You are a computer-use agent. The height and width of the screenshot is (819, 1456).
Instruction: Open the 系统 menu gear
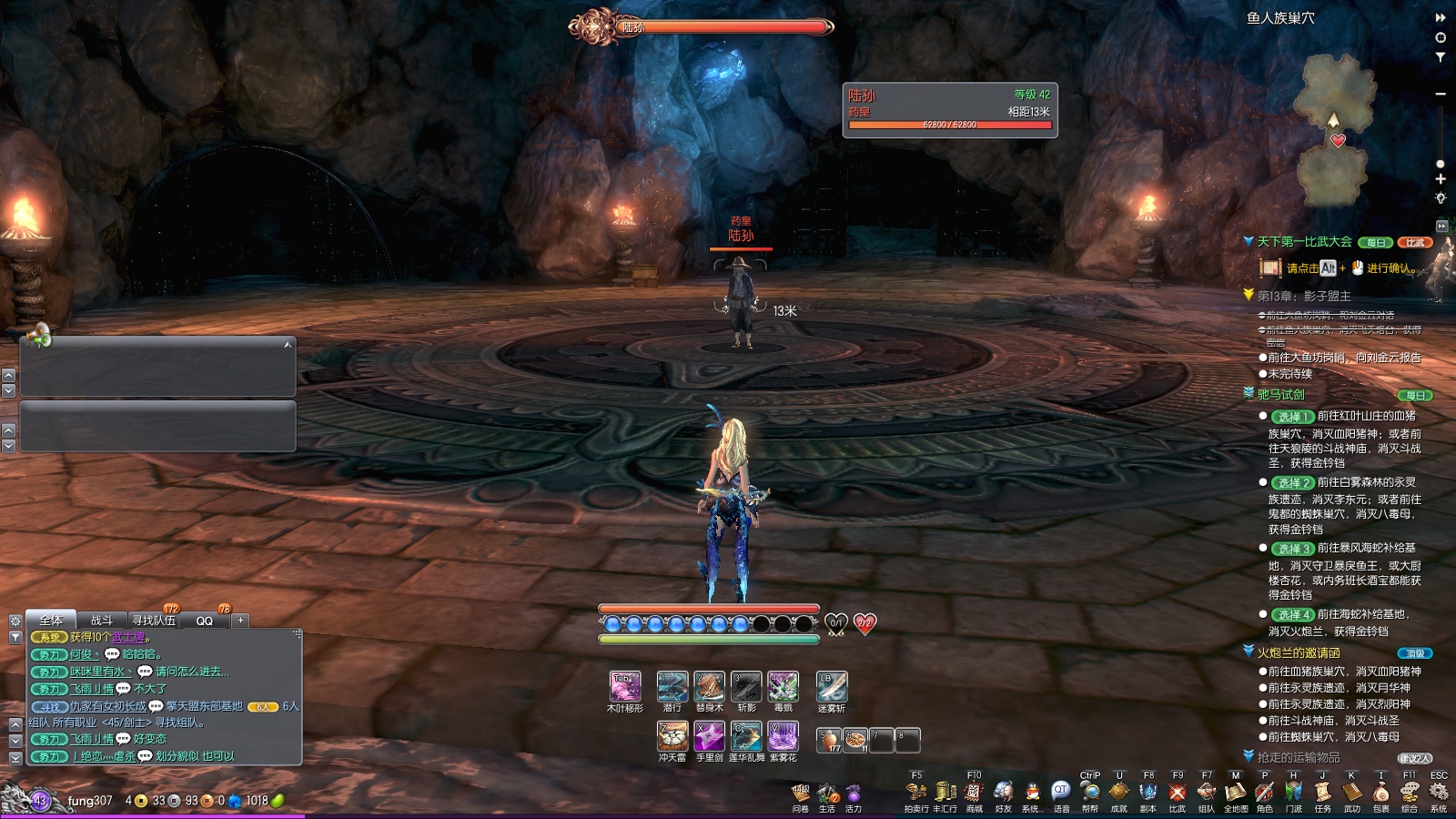(x=1439, y=793)
